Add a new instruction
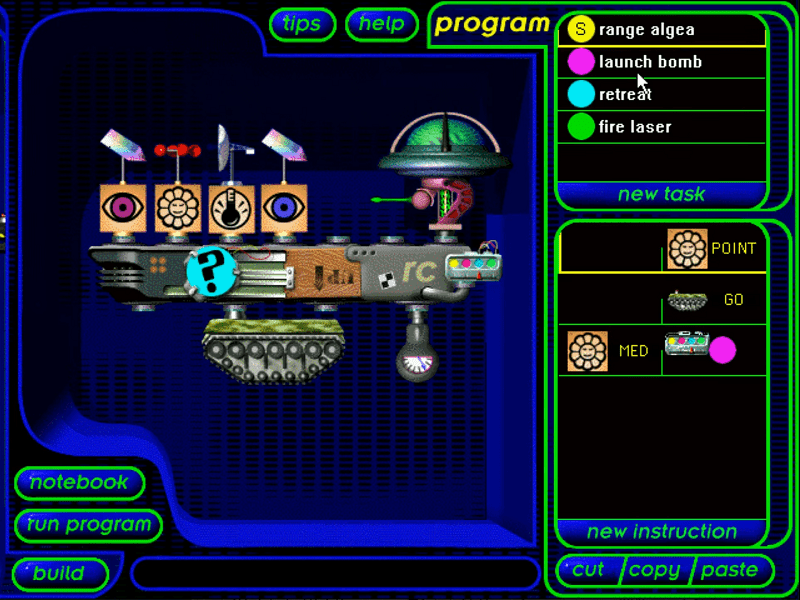Screen dimensions: 800x600 pyautogui.click(x=661, y=531)
